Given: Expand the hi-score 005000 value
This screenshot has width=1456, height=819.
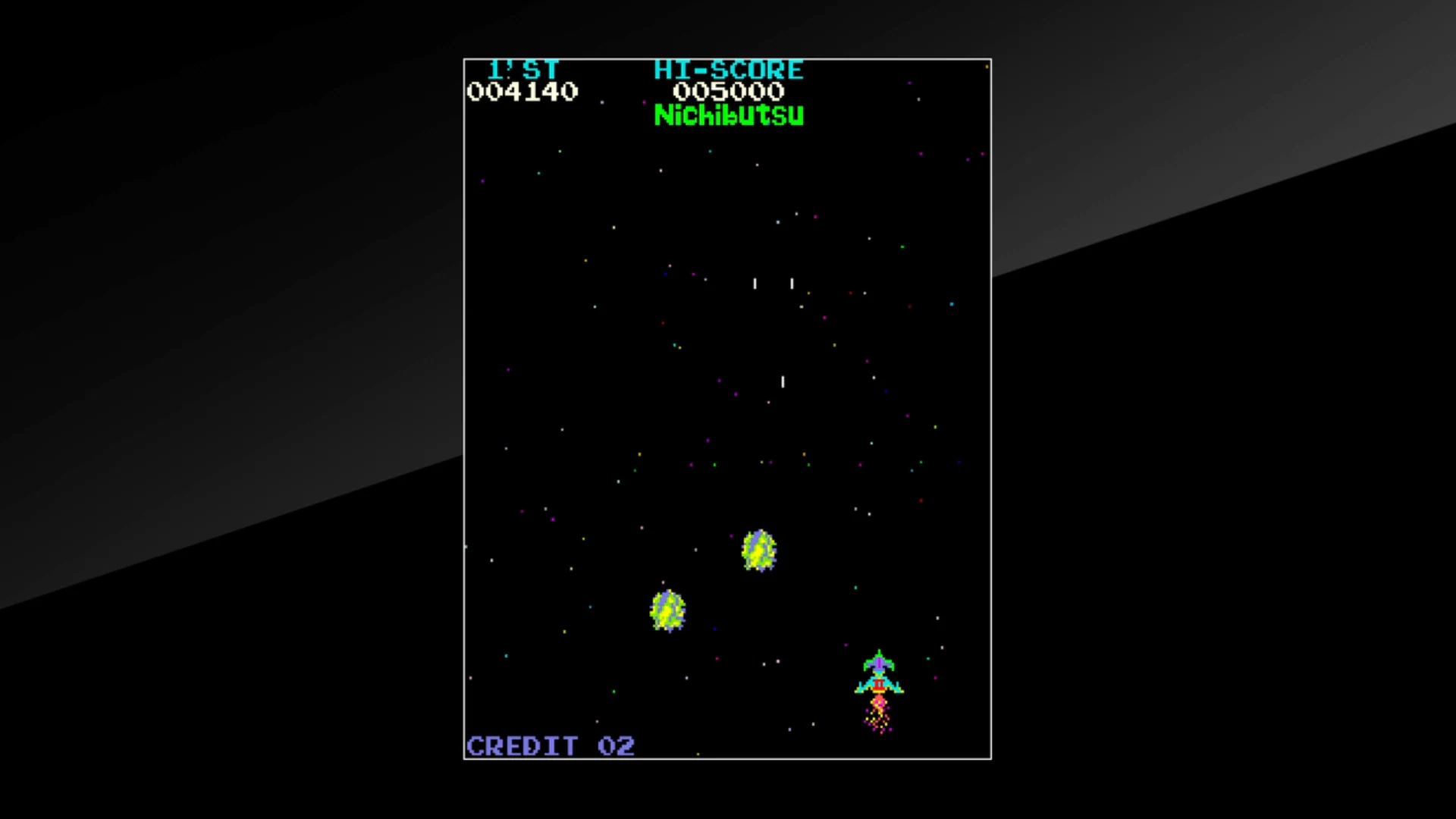Looking at the screenshot, I should point(727,91).
